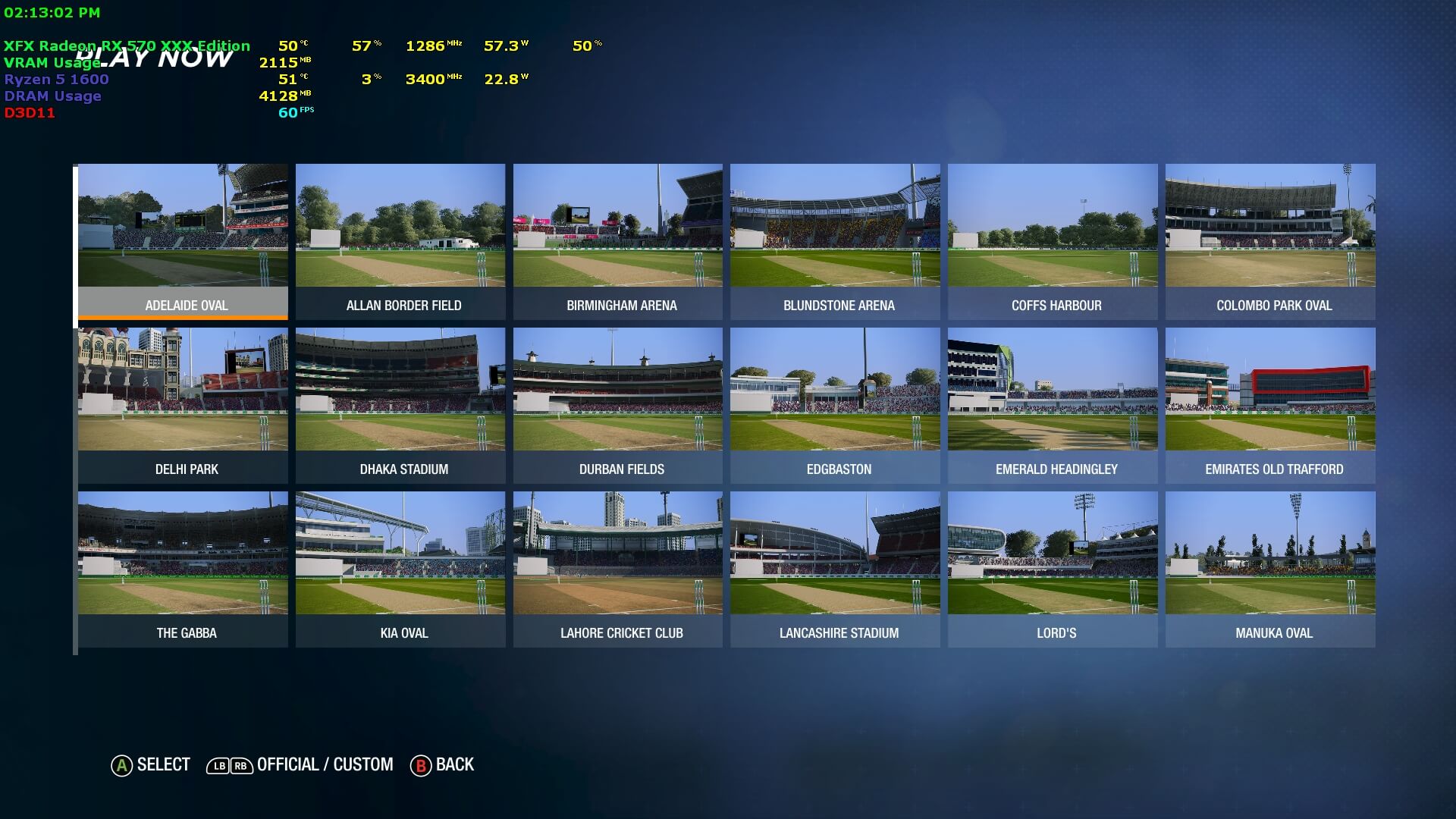Viewport: 1456px width, 819px height.
Task: Choose Allan Border Field venue
Action: [x=400, y=241]
